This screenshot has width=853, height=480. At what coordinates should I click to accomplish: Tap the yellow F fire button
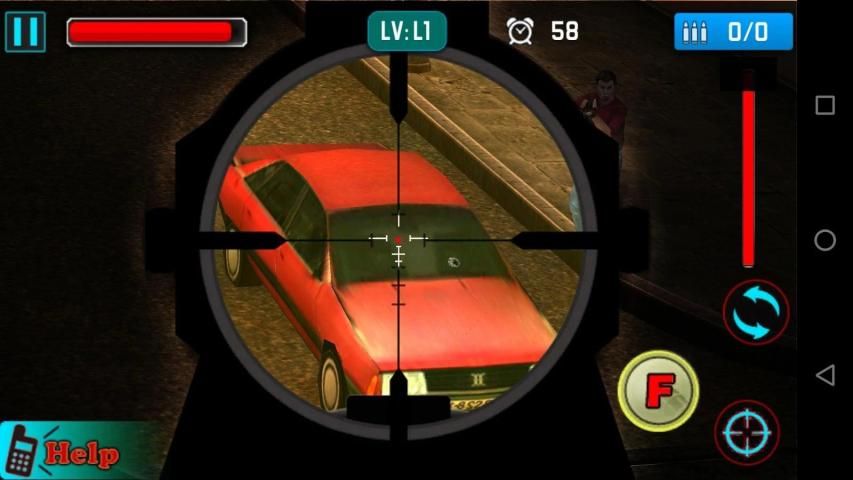point(657,390)
